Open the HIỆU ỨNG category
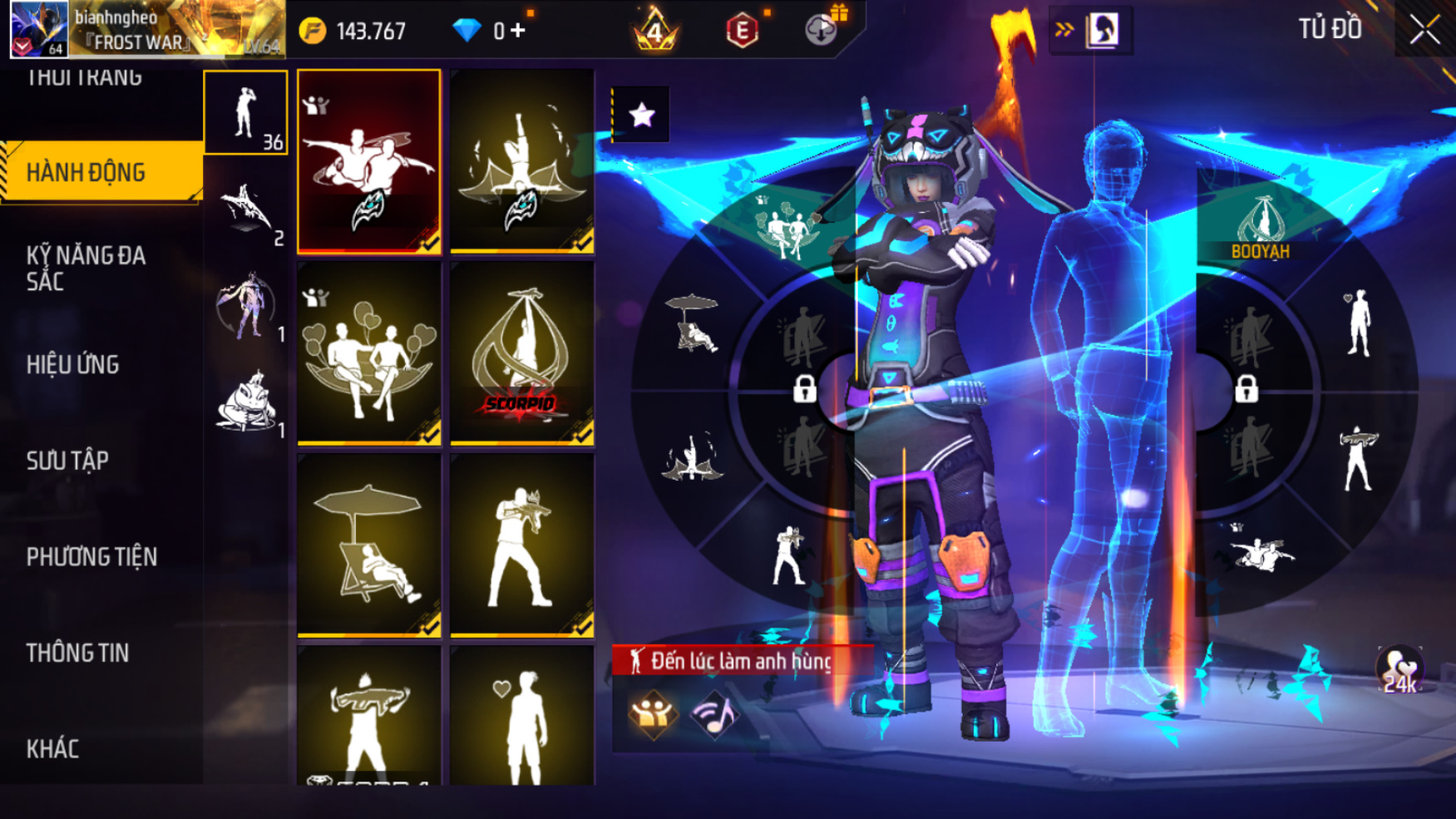Image resolution: width=1456 pixels, height=819 pixels. click(73, 364)
